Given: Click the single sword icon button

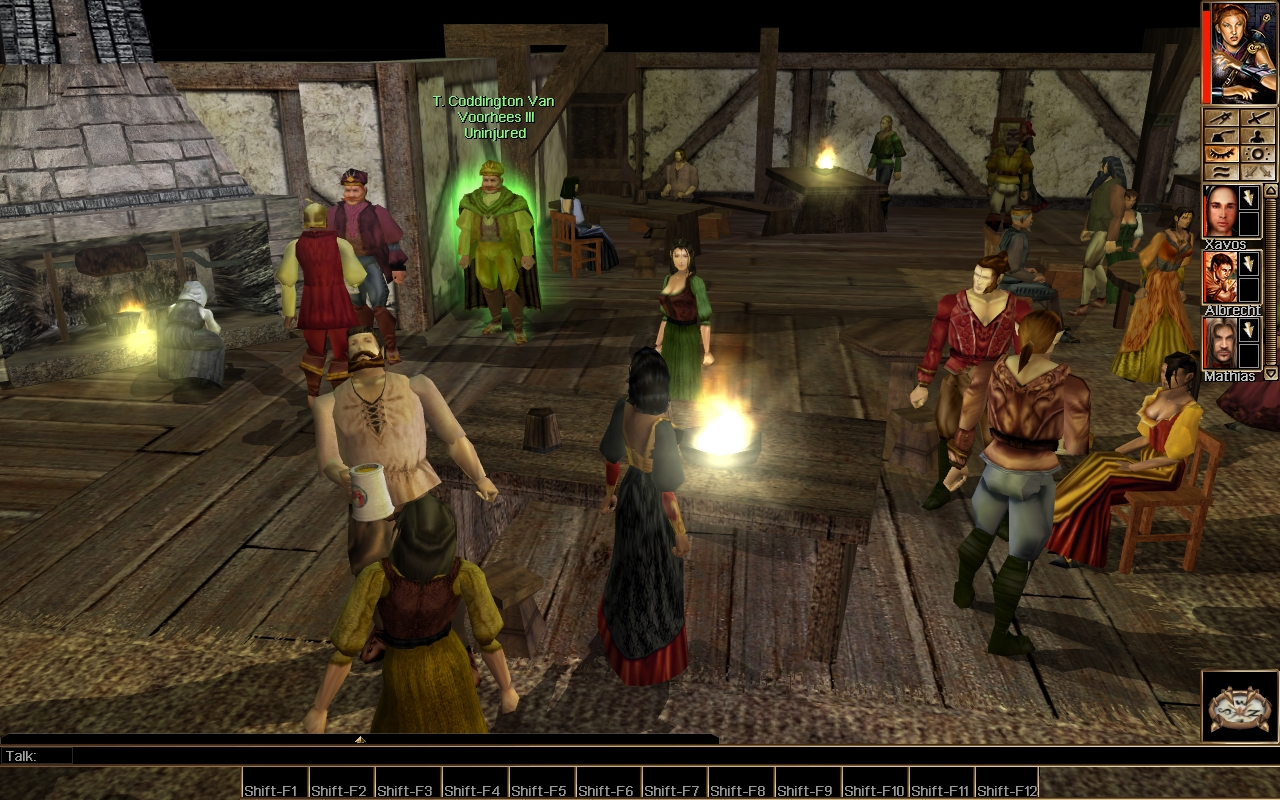Looking at the screenshot, I should point(1257,118).
